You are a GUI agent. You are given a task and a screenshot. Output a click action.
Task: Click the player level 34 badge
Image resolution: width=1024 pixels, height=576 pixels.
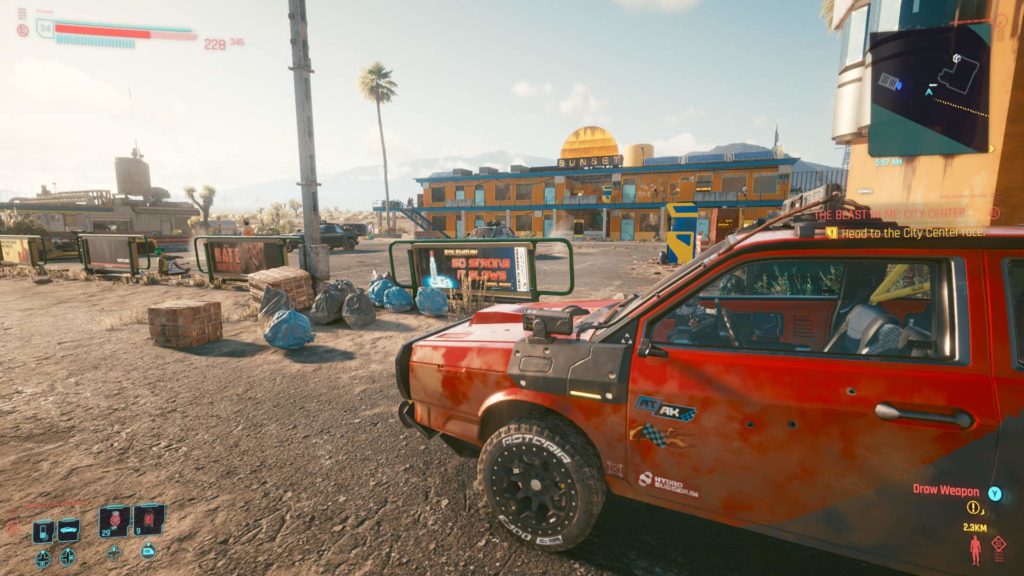click(x=44, y=28)
